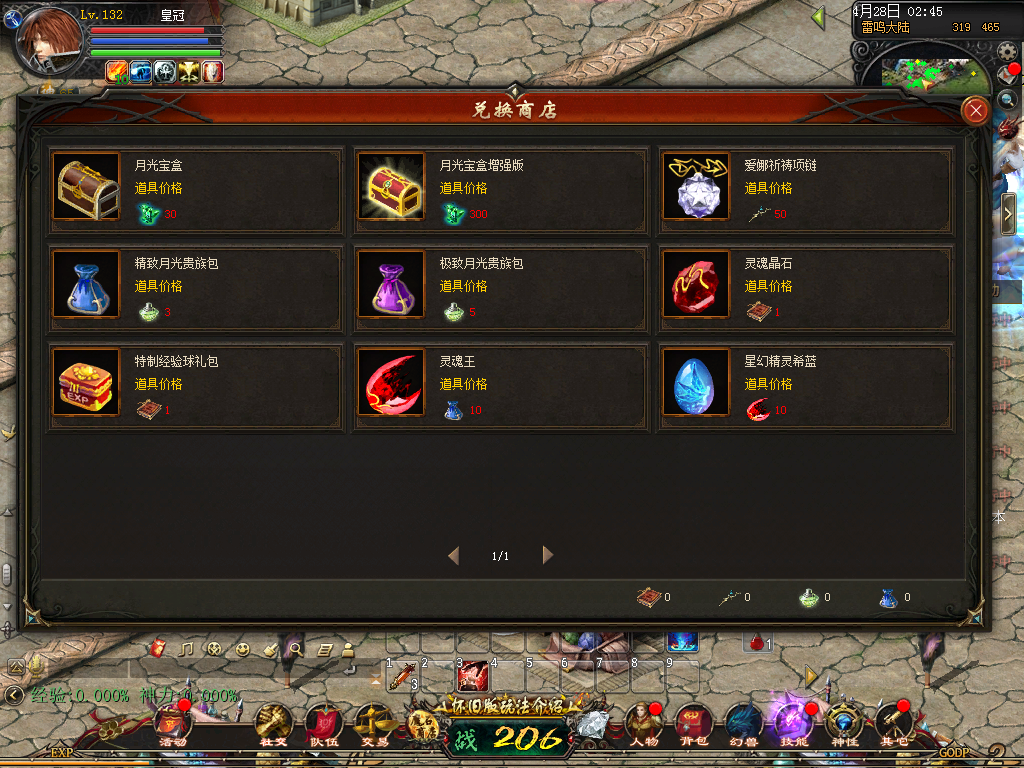
Task: Choose the 极致月光贵族包 purple bag
Action: tap(391, 285)
